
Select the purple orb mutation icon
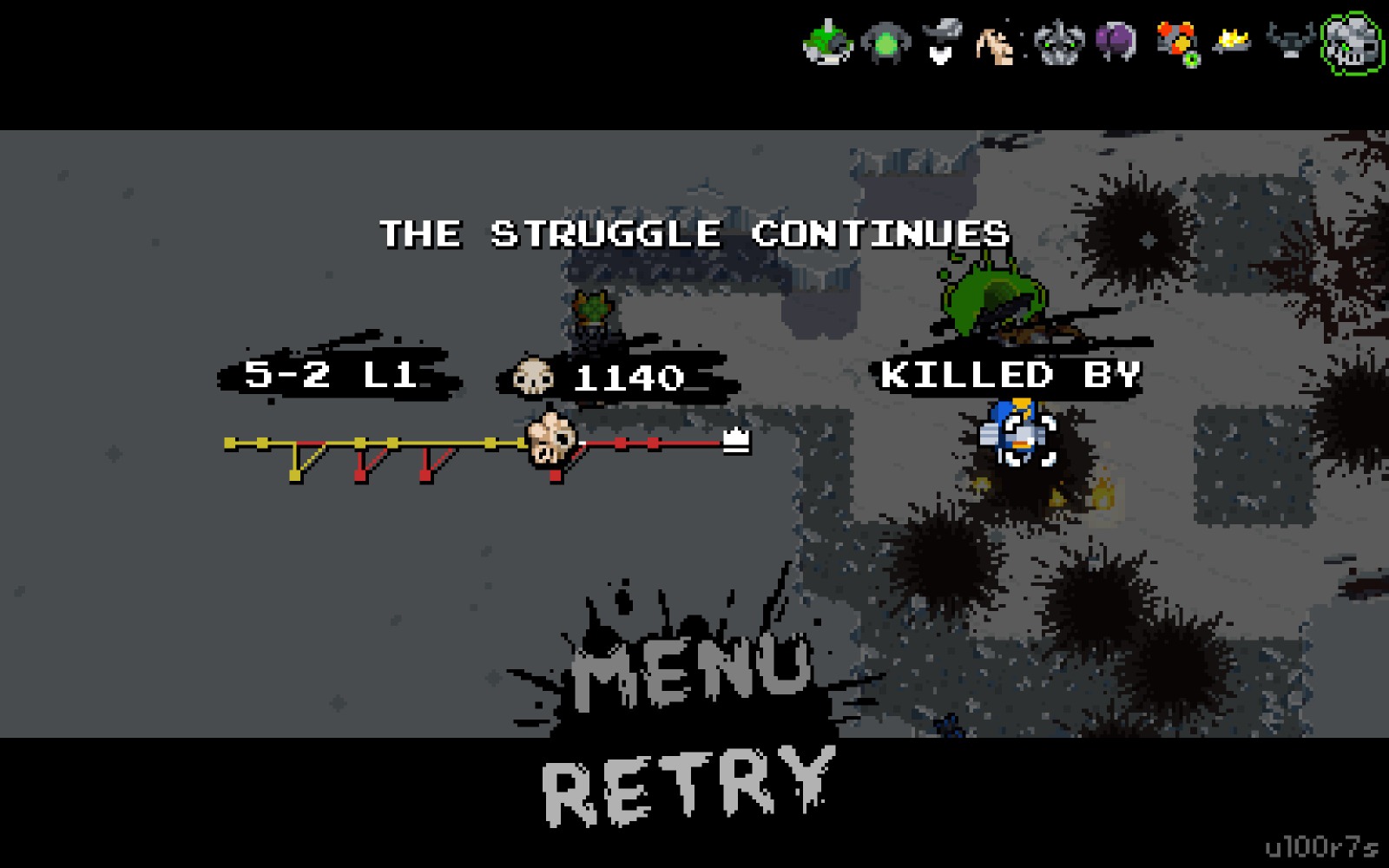[x=1116, y=41]
